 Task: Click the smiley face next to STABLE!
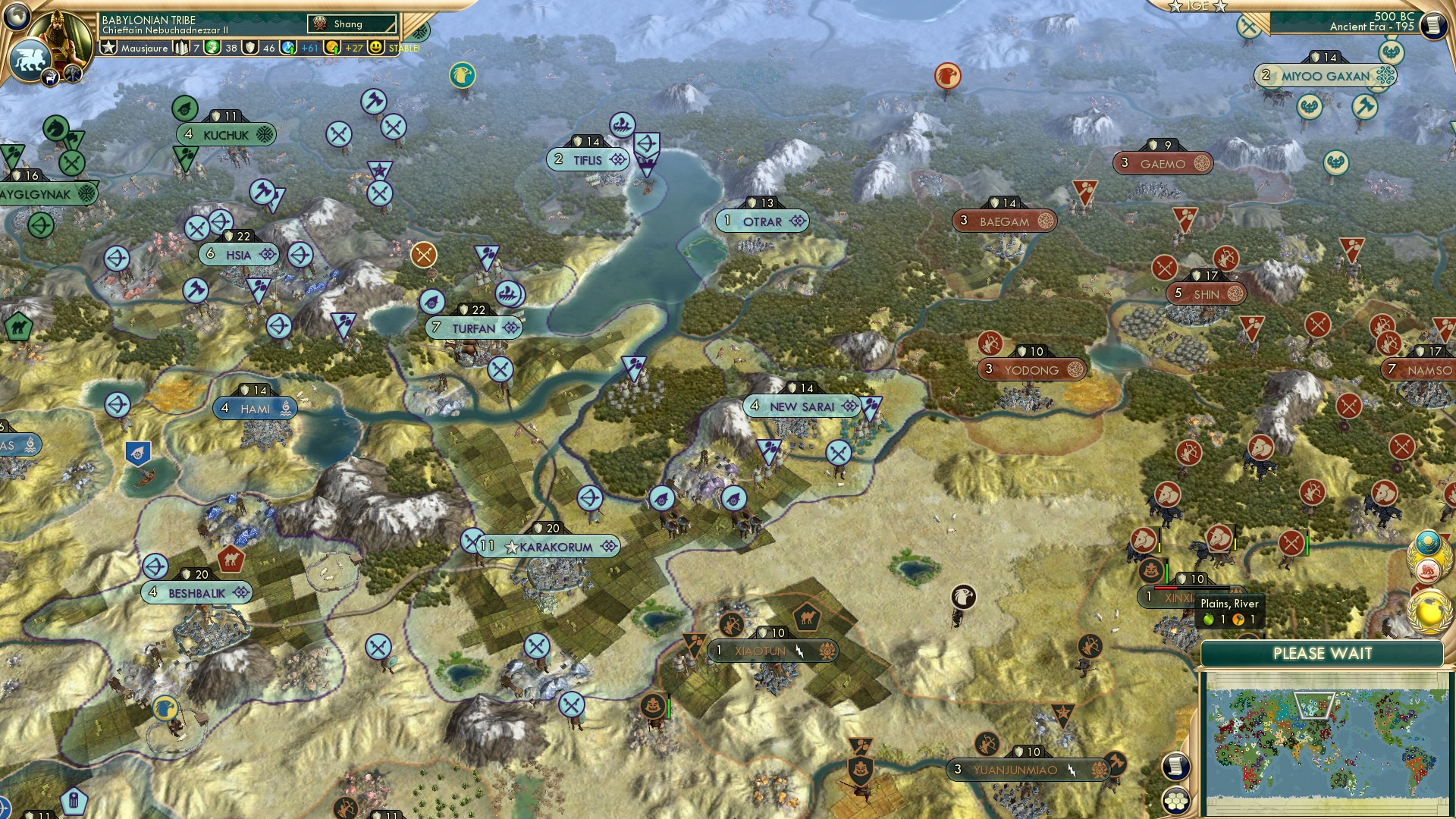[375, 48]
